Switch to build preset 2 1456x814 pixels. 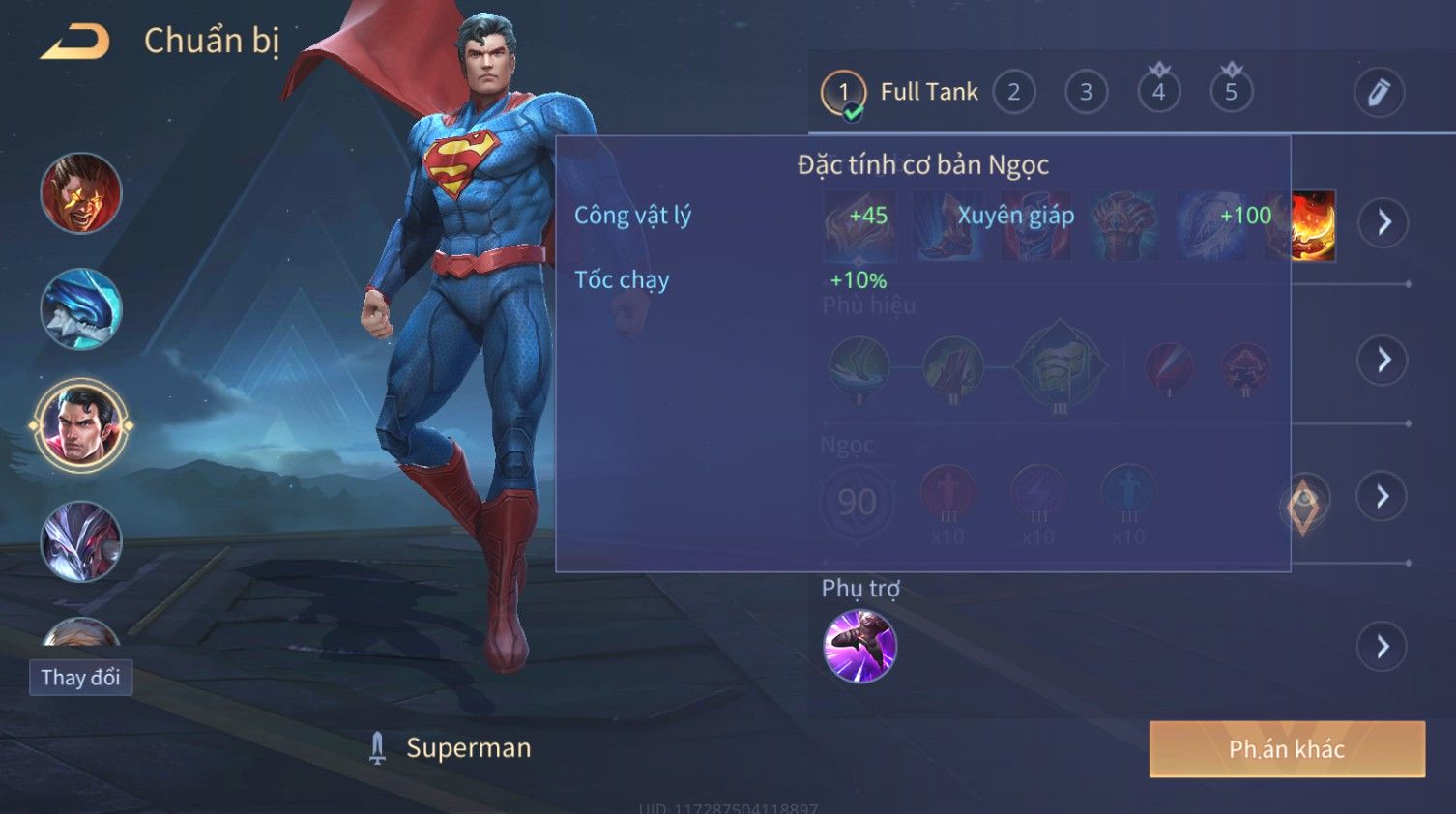click(1013, 93)
